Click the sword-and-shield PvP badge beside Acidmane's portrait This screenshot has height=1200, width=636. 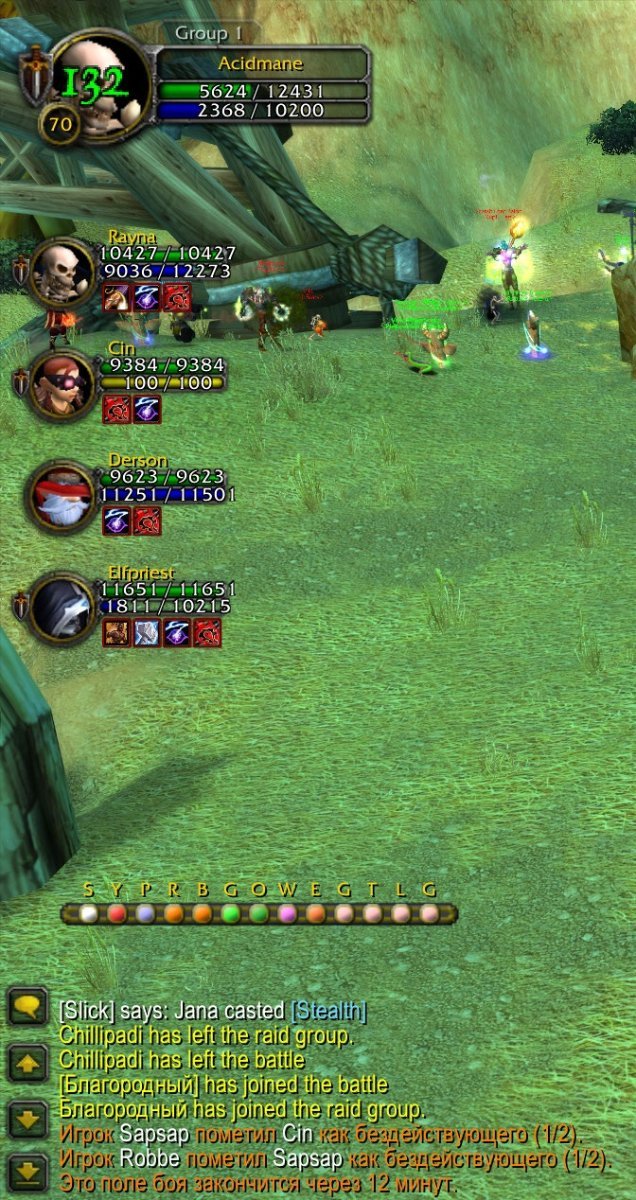[x=34, y=73]
